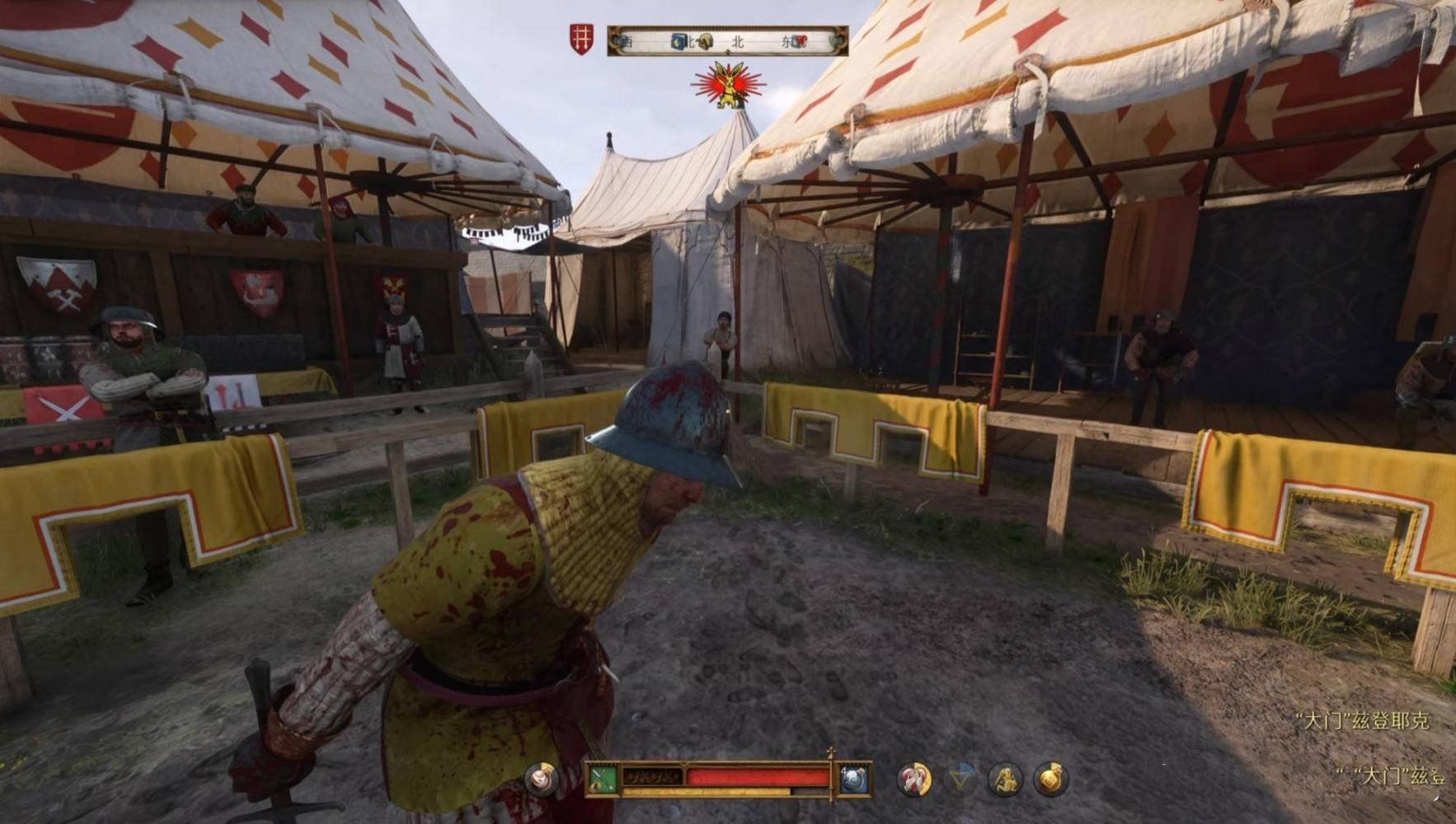Select the dim blue triangle buff icon
Screen dimensions: 1456x824
960,779
